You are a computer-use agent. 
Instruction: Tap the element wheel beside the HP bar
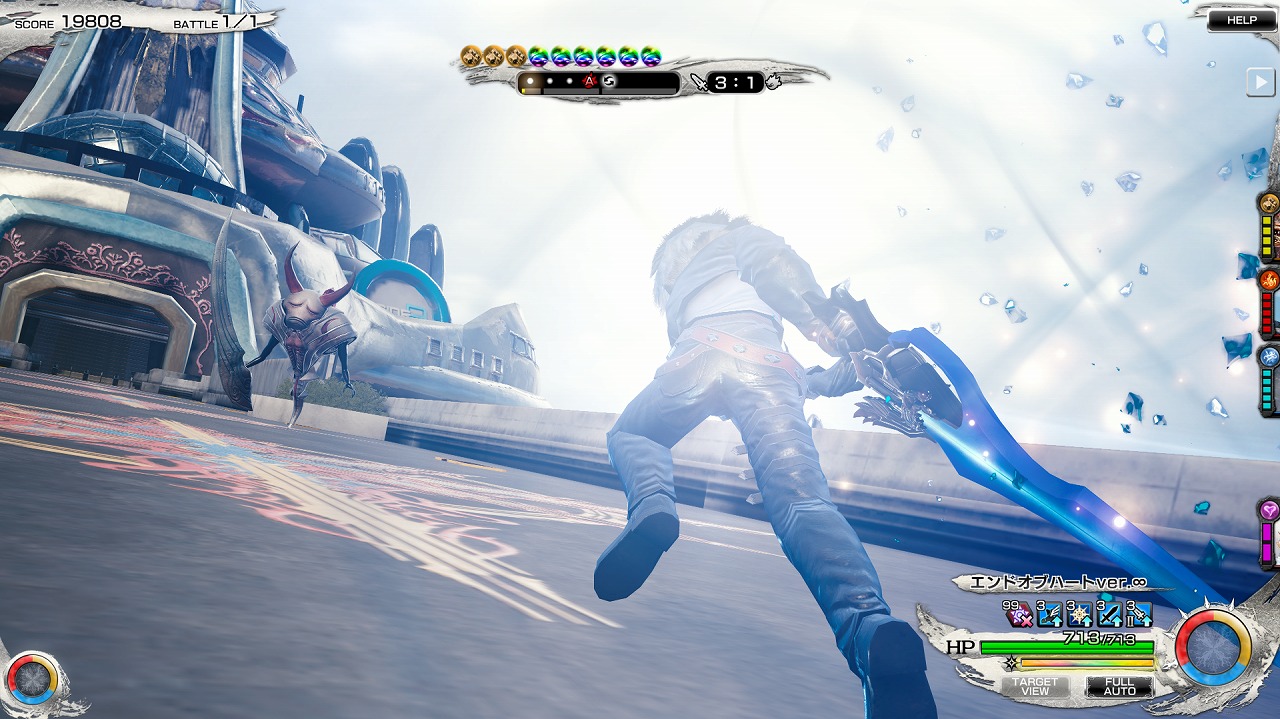[x=1212, y=648]
